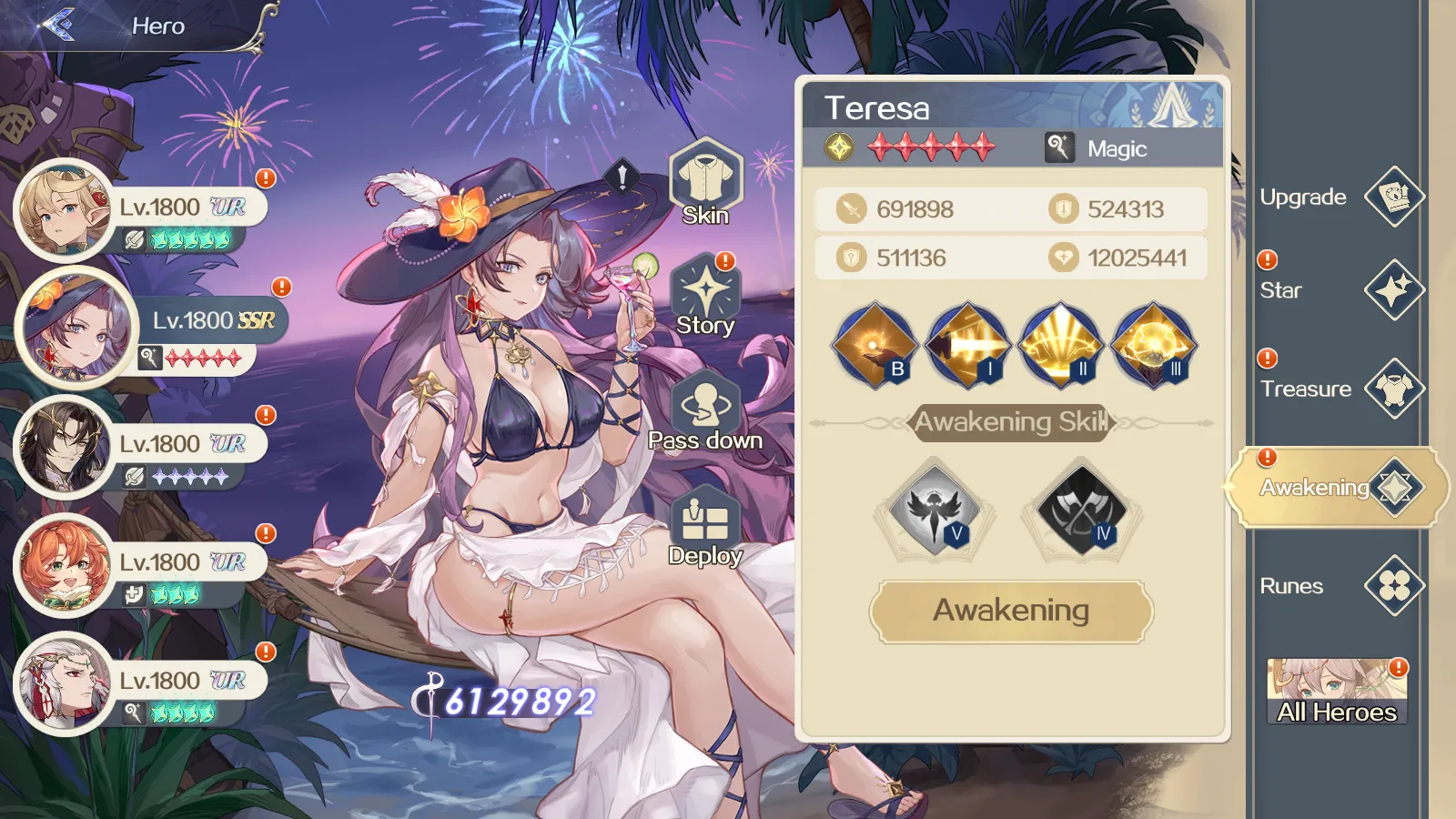1456x819 pixels.
Task: Choose the orange-haired UR hero portrait
Action: (64, 565)
